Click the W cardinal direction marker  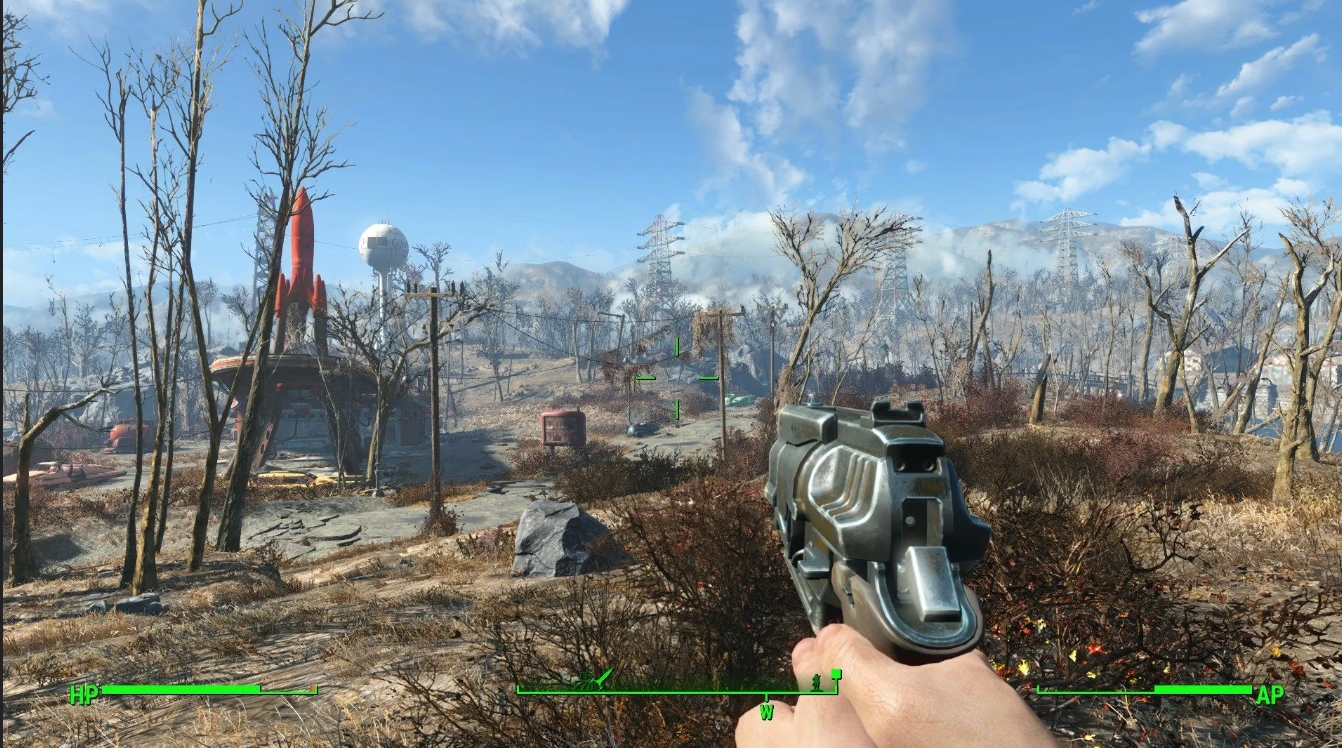coord(766,713)
